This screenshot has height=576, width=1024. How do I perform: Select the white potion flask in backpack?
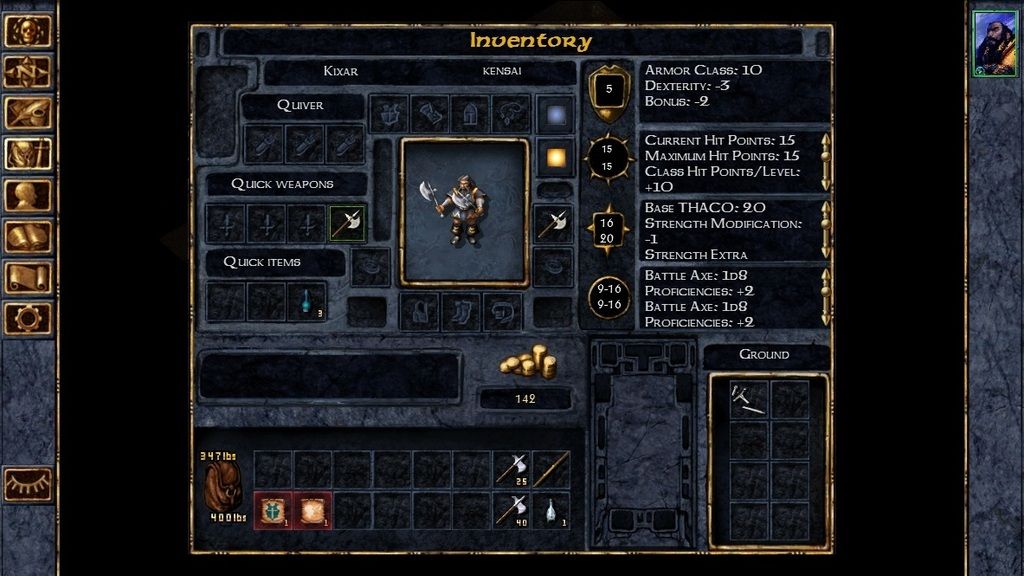click(551, 510)
